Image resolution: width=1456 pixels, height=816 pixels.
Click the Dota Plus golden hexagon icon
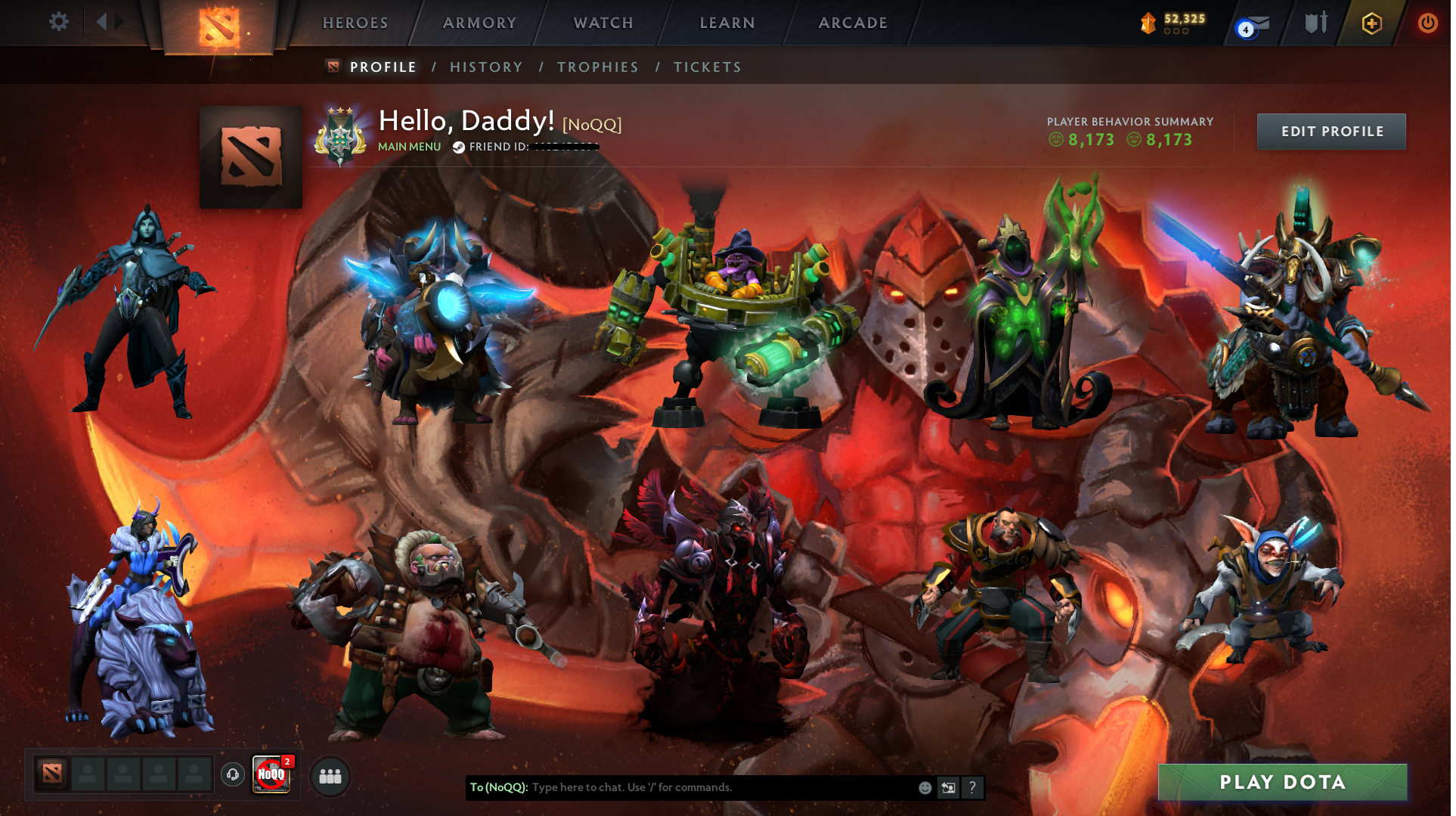tap(1371, 23)
